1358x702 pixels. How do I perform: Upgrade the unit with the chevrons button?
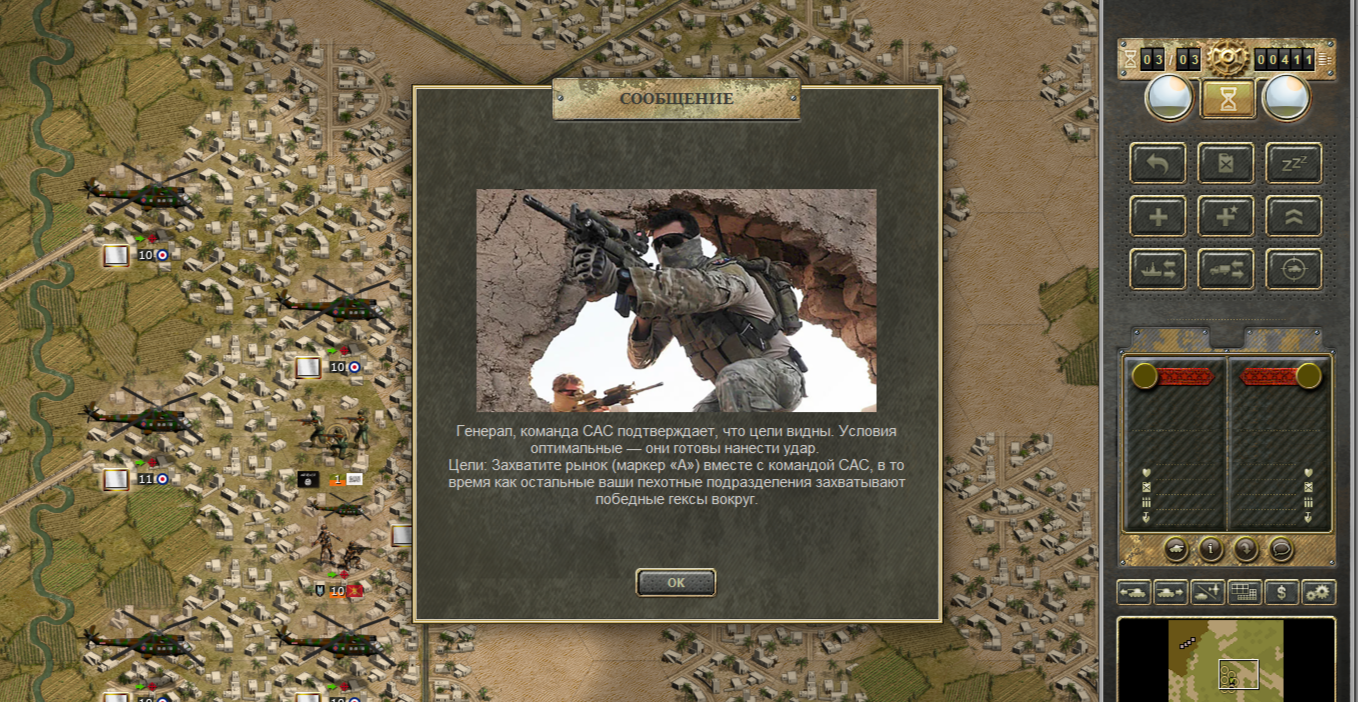pyautogui.click(x=1294, y=216)
